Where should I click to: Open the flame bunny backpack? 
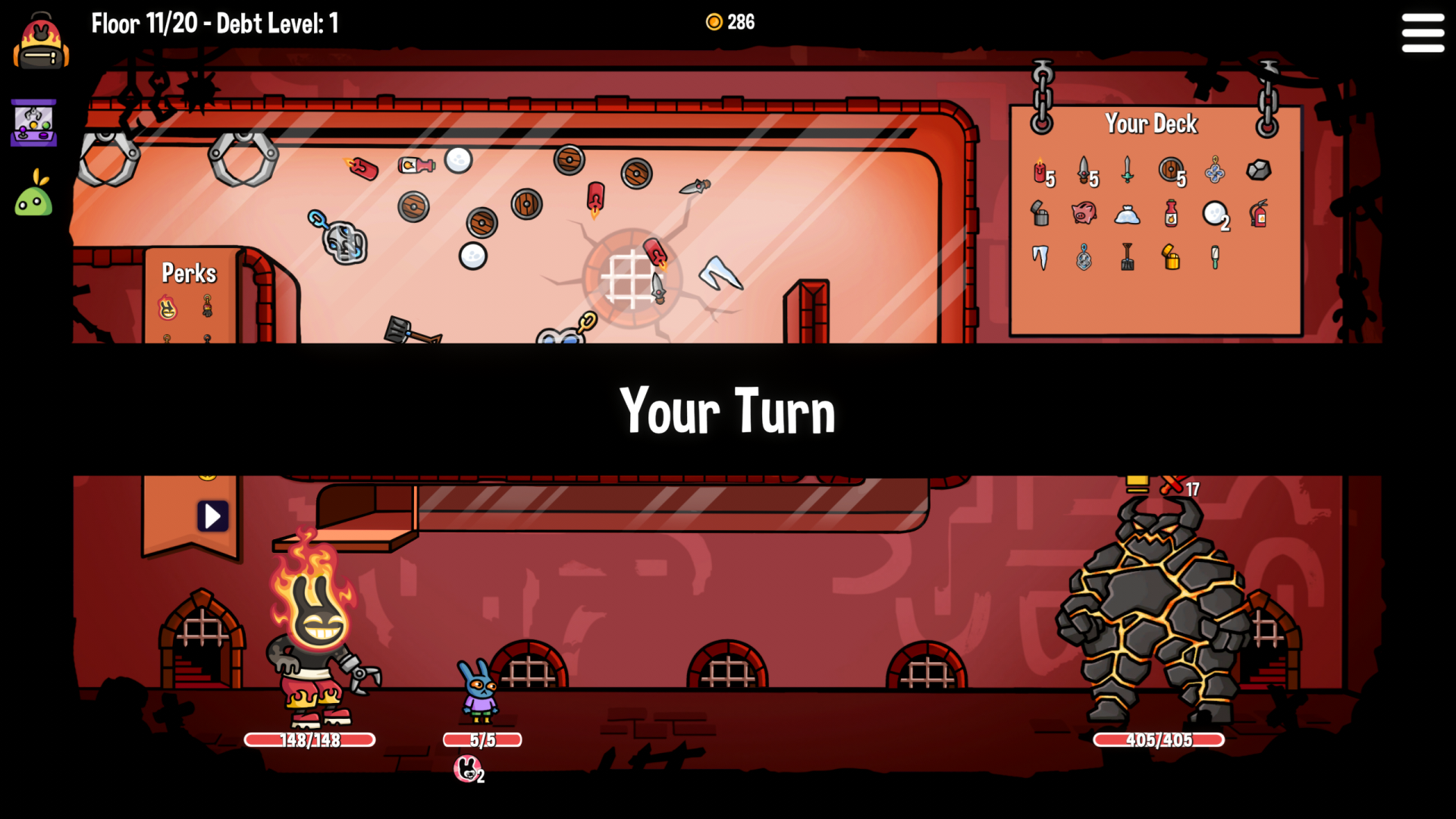41,42
